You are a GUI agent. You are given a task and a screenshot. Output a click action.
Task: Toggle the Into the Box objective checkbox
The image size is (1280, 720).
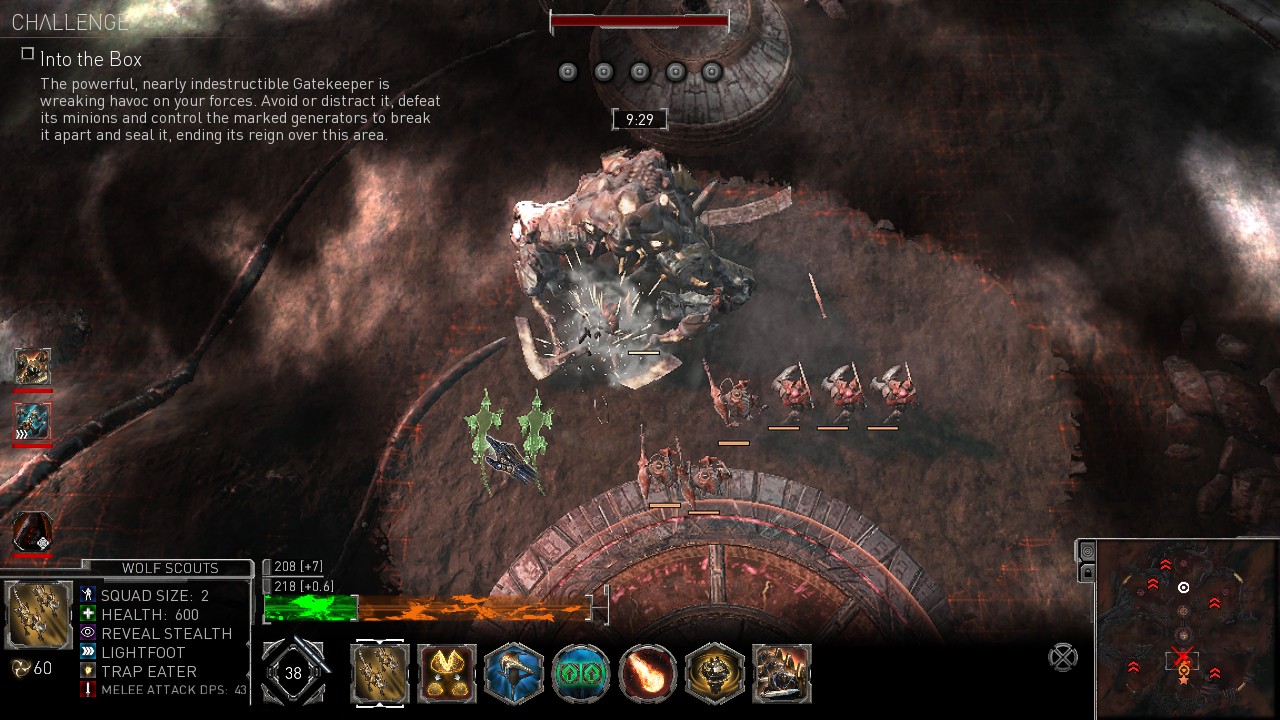tap(28, 54)
